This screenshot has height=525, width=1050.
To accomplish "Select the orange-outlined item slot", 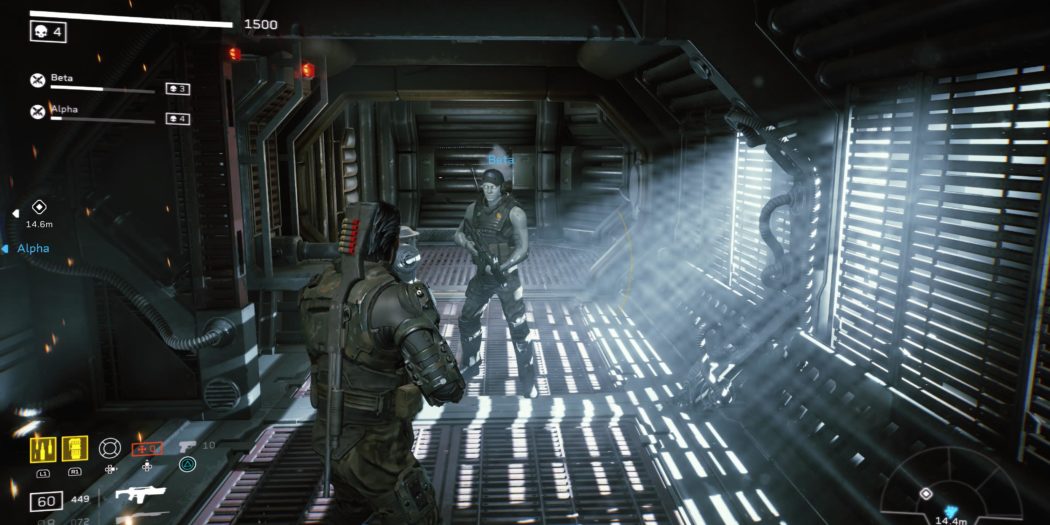I will tap(146, 449).
